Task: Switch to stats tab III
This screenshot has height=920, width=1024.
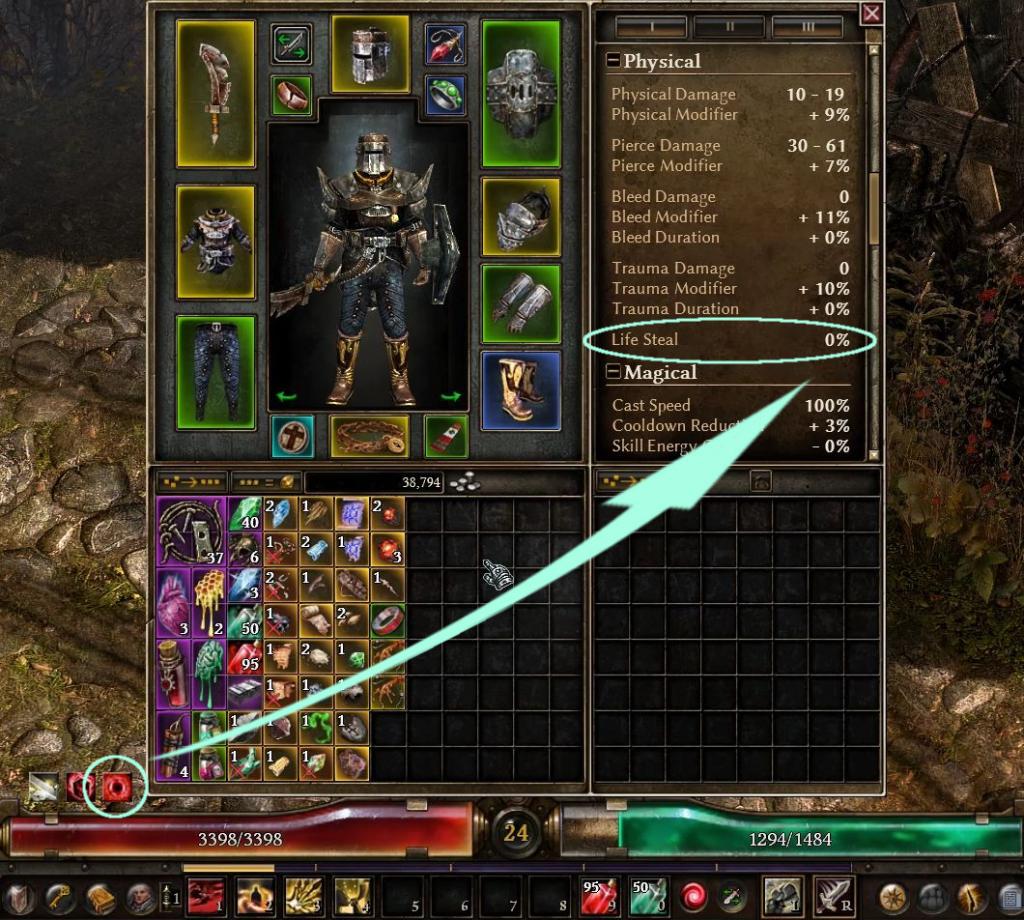Action: 807,24
